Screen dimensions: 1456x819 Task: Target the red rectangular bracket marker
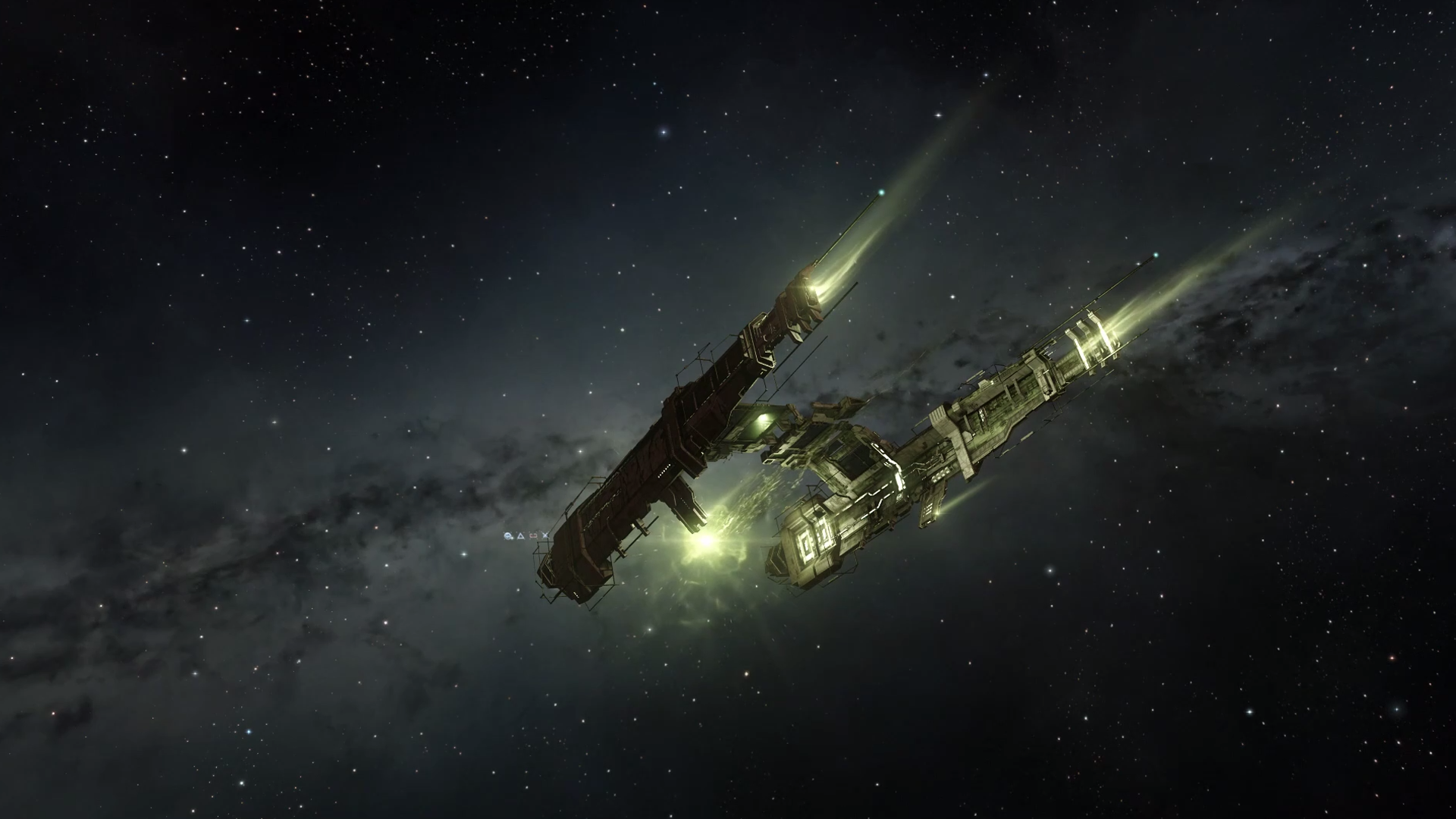pos(533,536)
